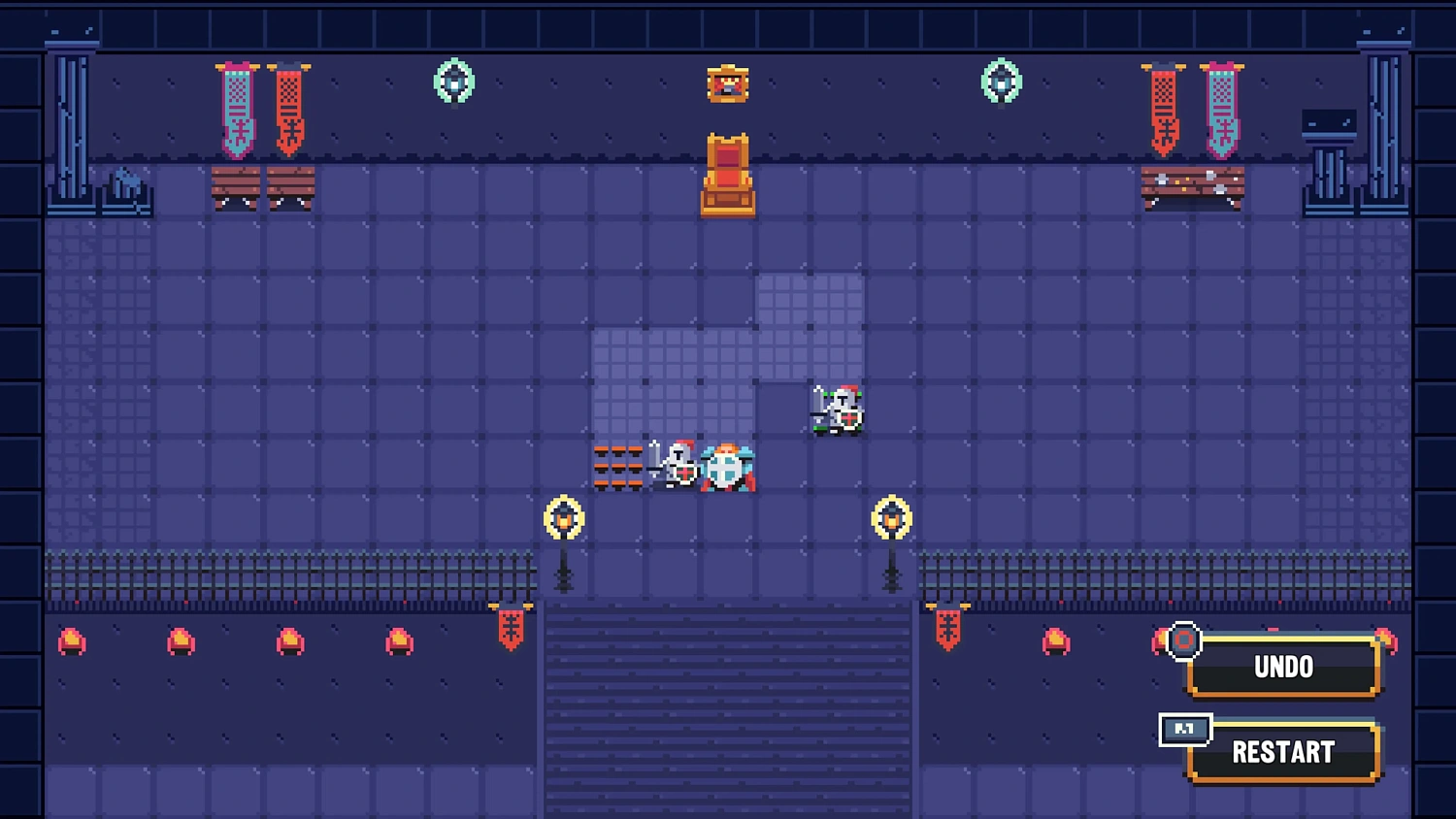Click the right teal crystal on the wall
The image size is (1456, 819).
click(1002, 82)
